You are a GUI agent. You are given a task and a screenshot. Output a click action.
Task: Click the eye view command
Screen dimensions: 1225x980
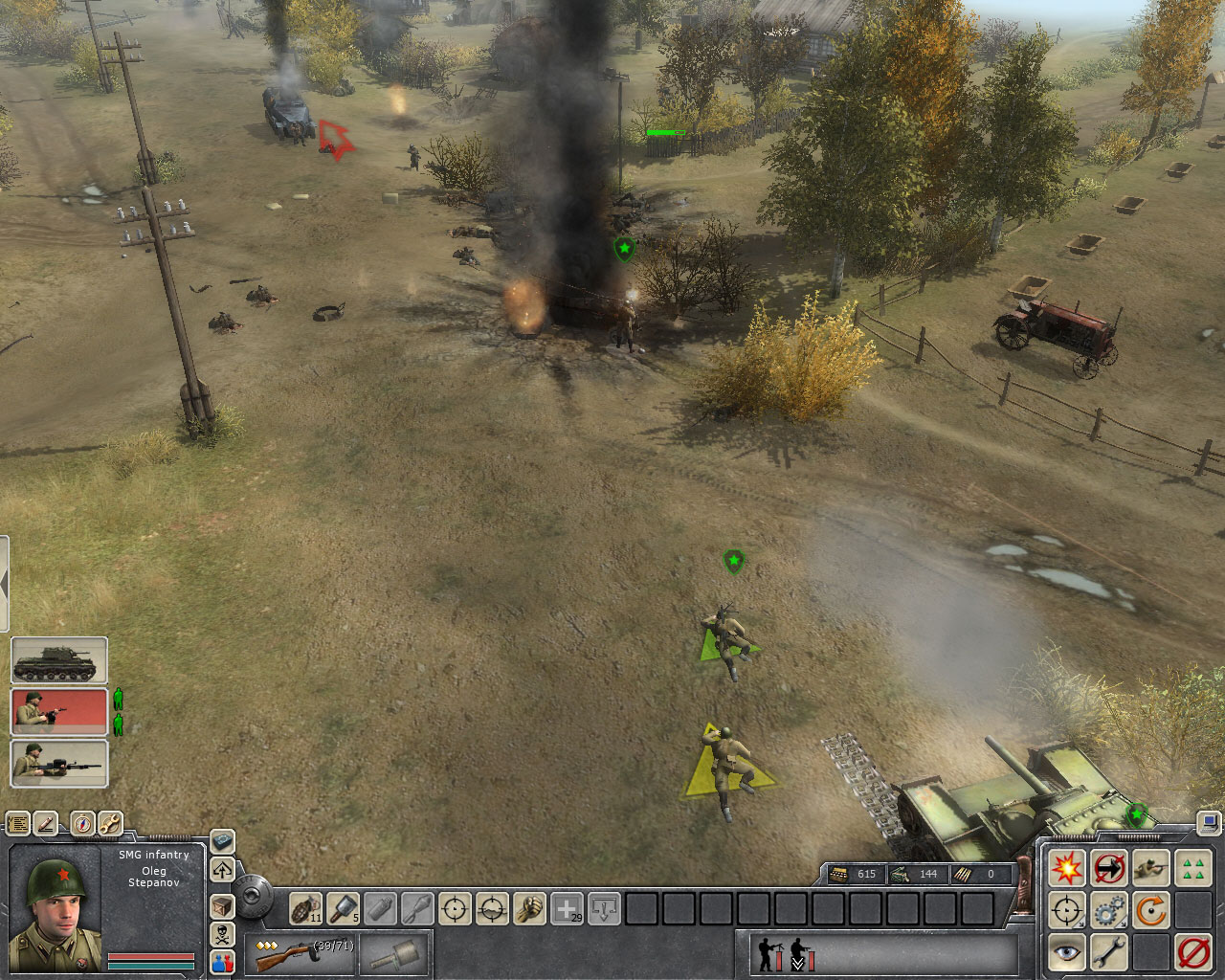tap(1066, 952)
